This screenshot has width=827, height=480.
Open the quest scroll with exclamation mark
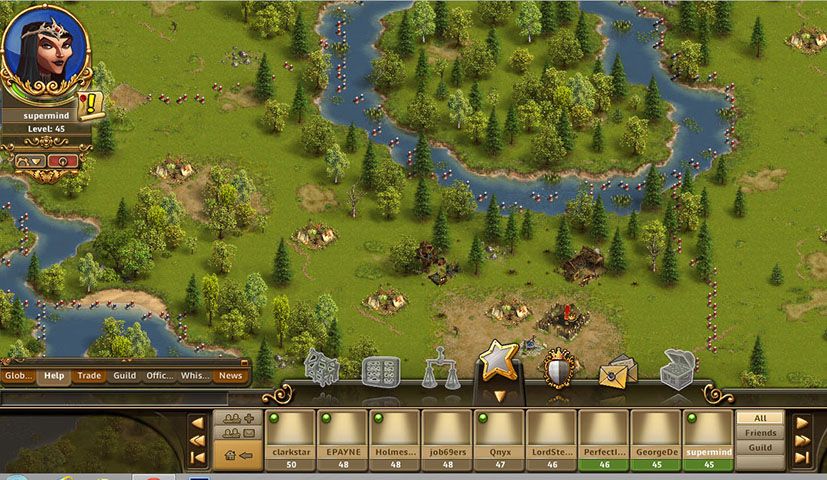point(92,104)
